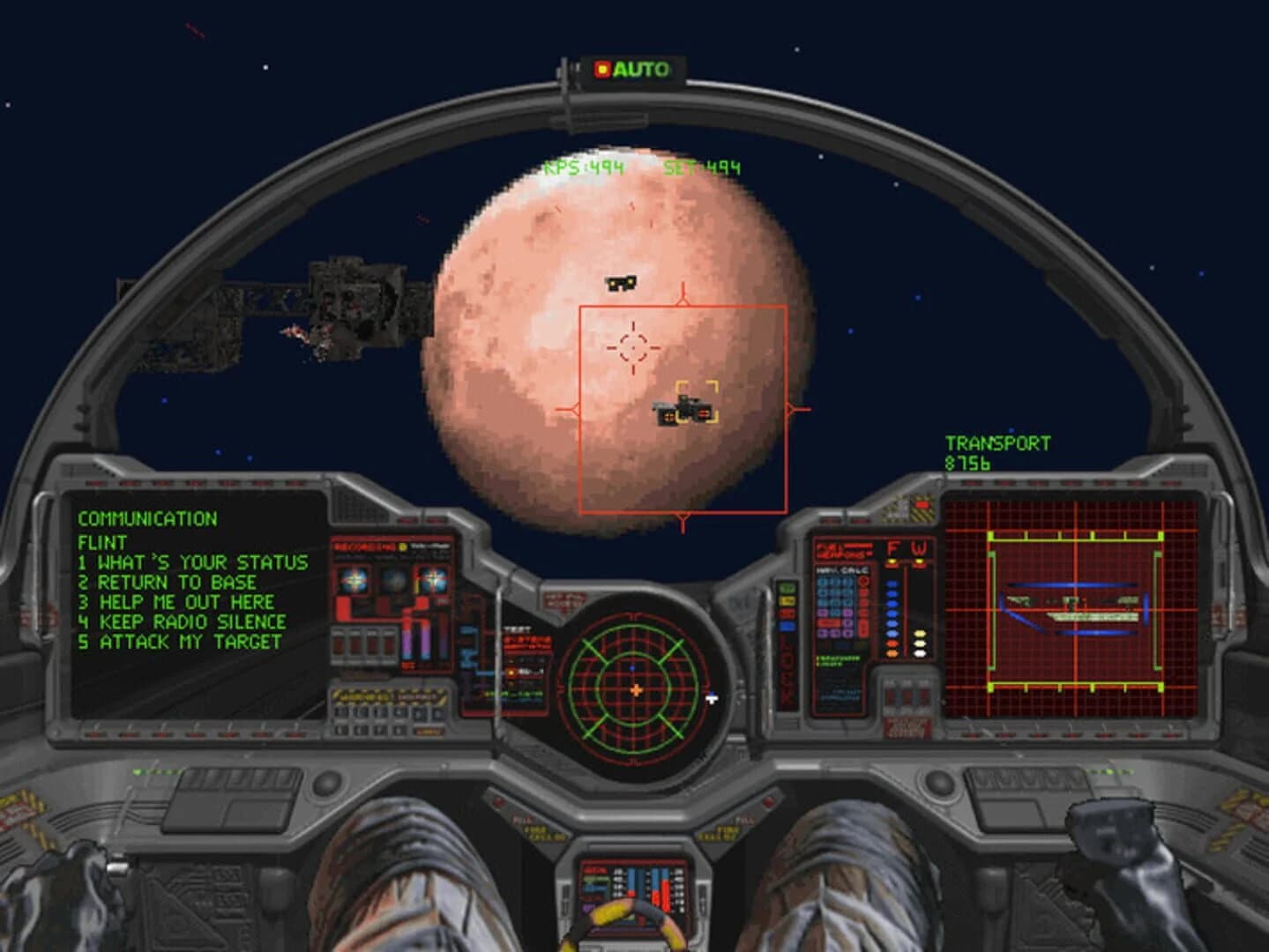Click the KPS 494 speed readout
1269x952 pixels.
pyautogui.click(x=585, y=167)
